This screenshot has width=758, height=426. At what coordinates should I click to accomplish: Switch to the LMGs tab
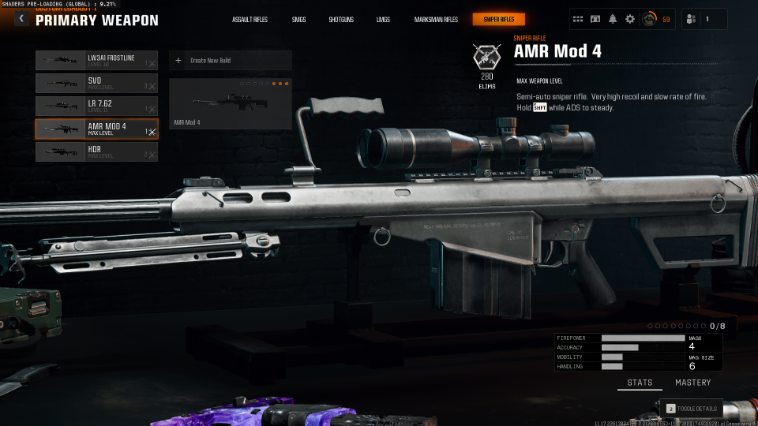coord(383,19)
